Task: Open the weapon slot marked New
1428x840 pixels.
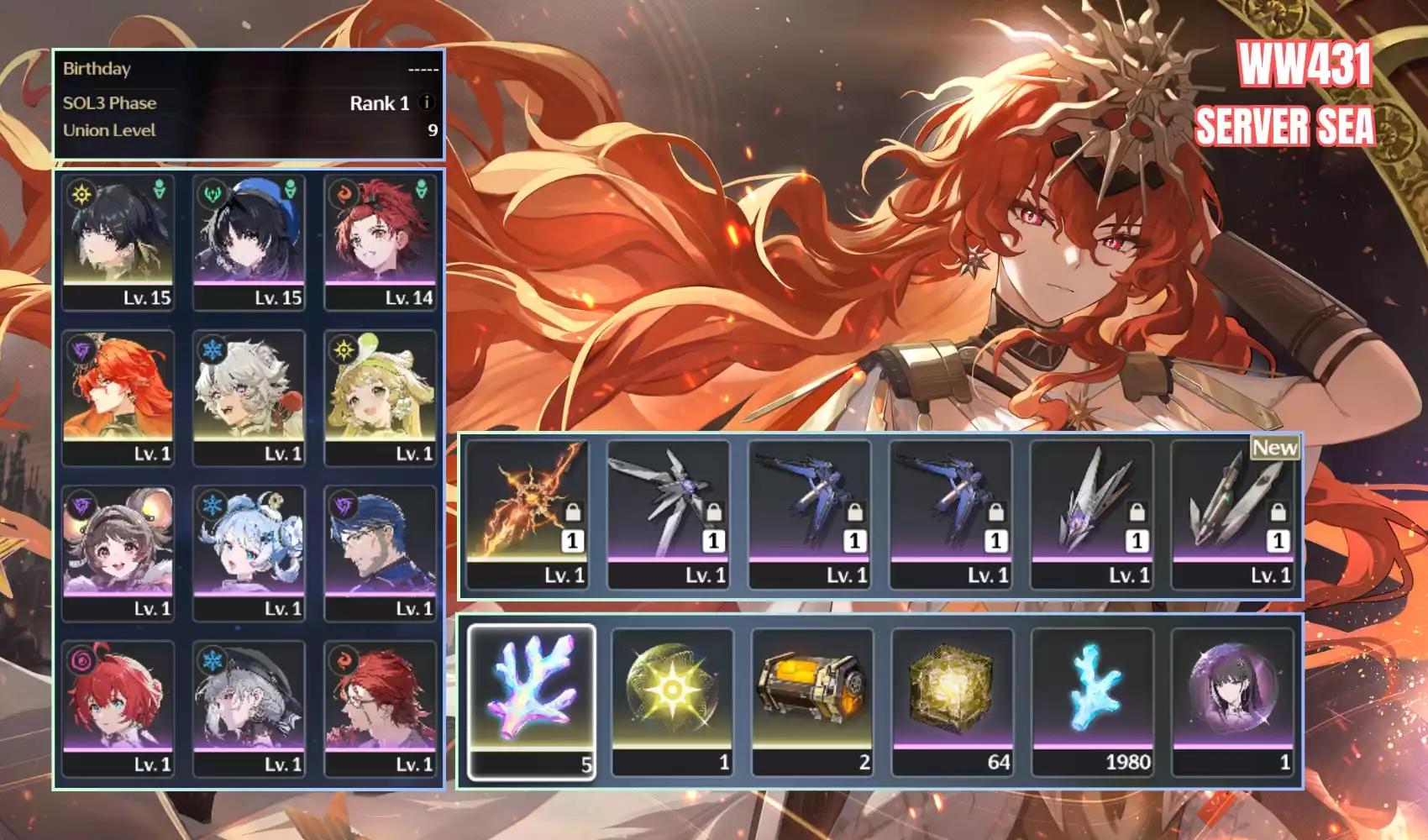Action: pos(1233,514)
